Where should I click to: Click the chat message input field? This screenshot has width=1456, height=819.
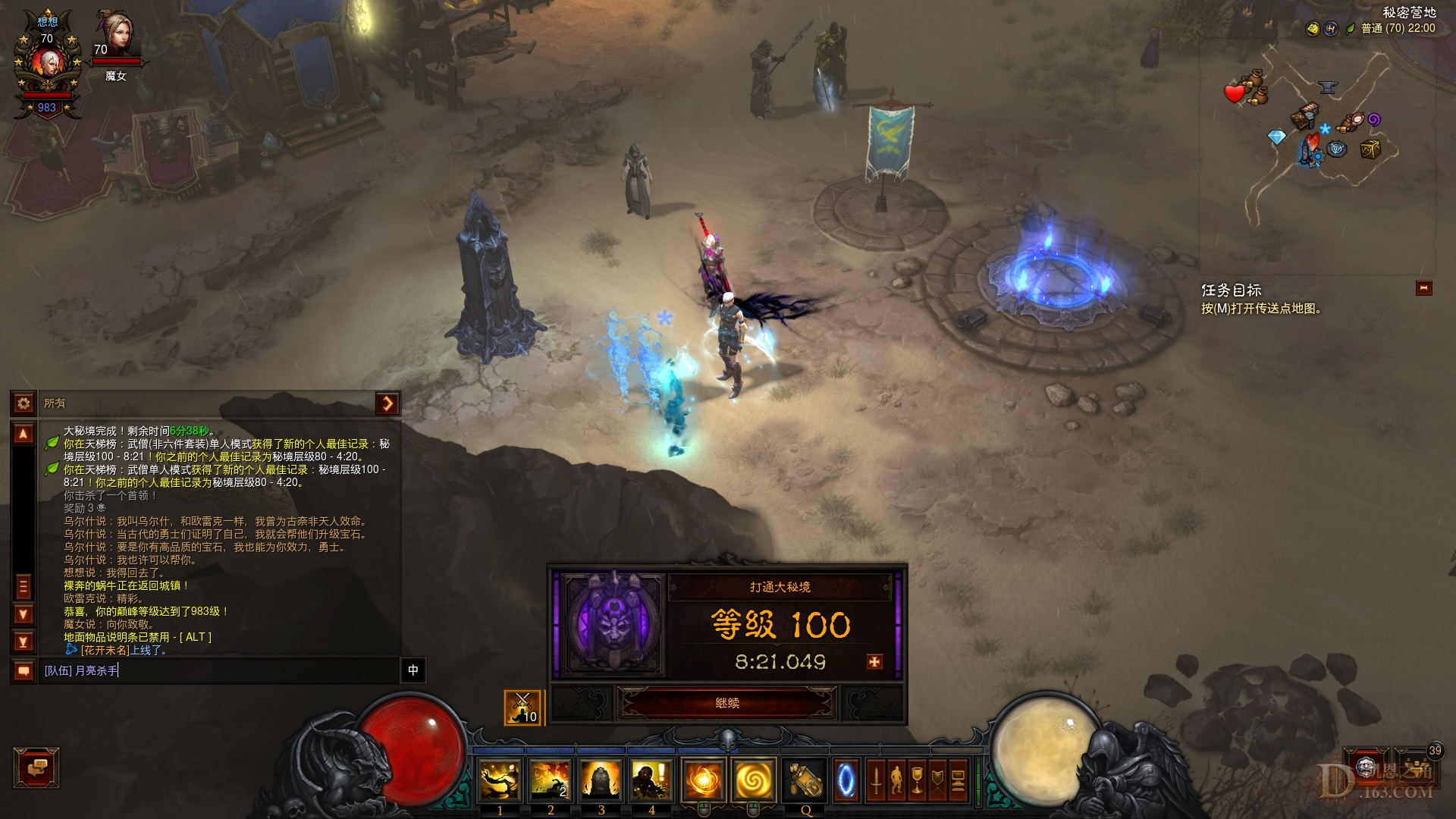coord(220,670)
